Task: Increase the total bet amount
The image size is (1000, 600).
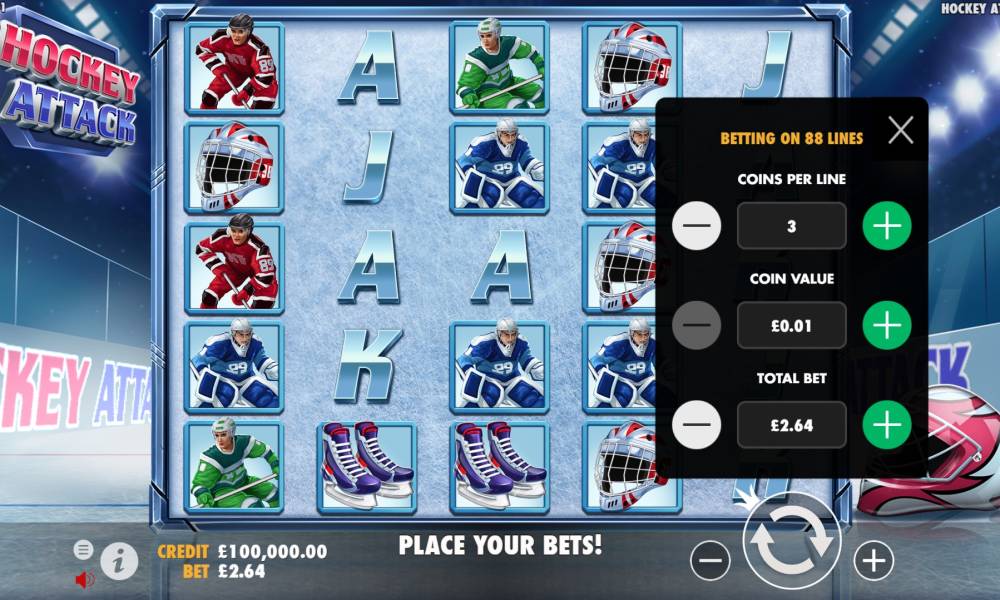Action: (x=887, y=425)
